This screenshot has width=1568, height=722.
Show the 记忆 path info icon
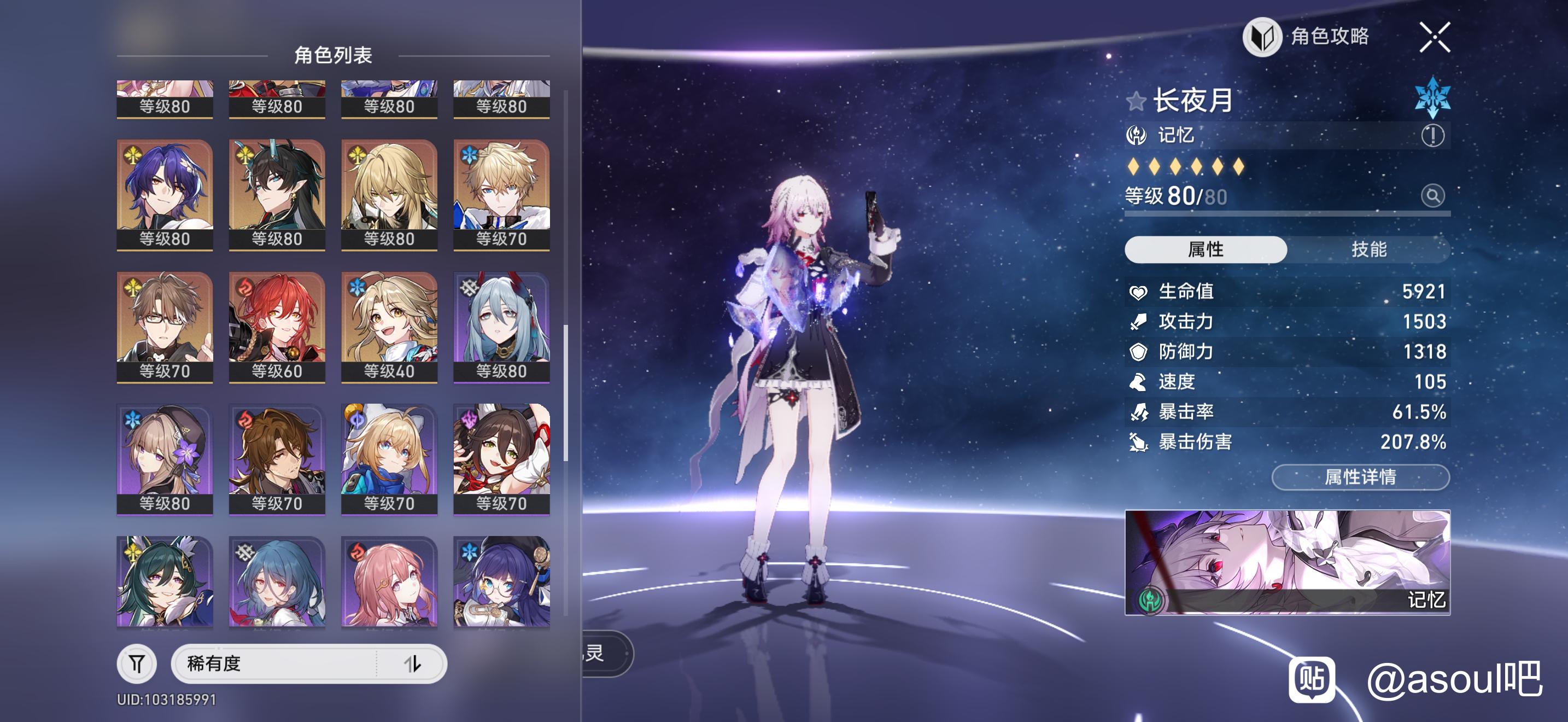(x=1432, y=135)
